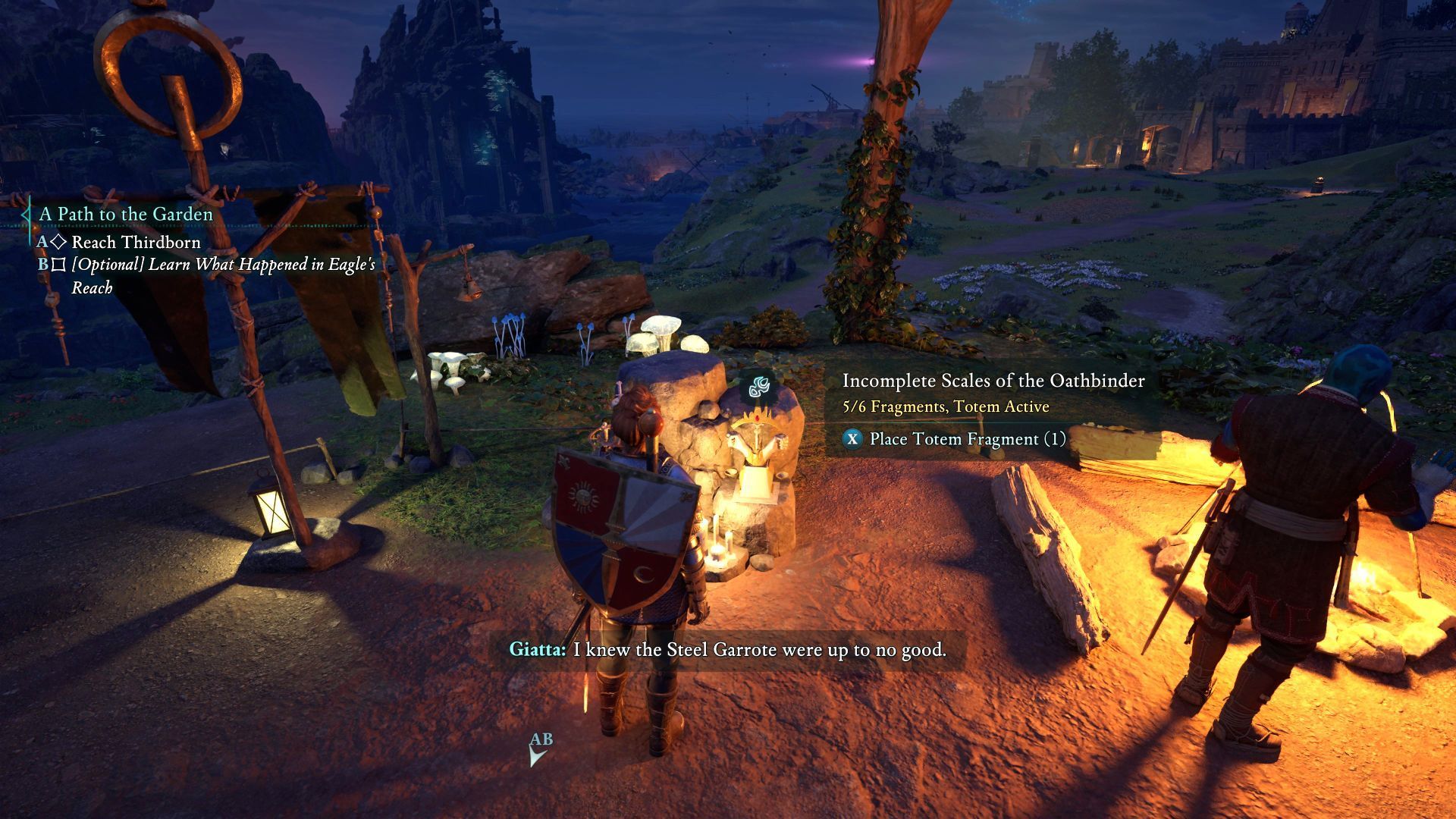Screen dimensions: 1456x819
Task: Select the A Path to the Garden quest title
Action: pos(126,215)
